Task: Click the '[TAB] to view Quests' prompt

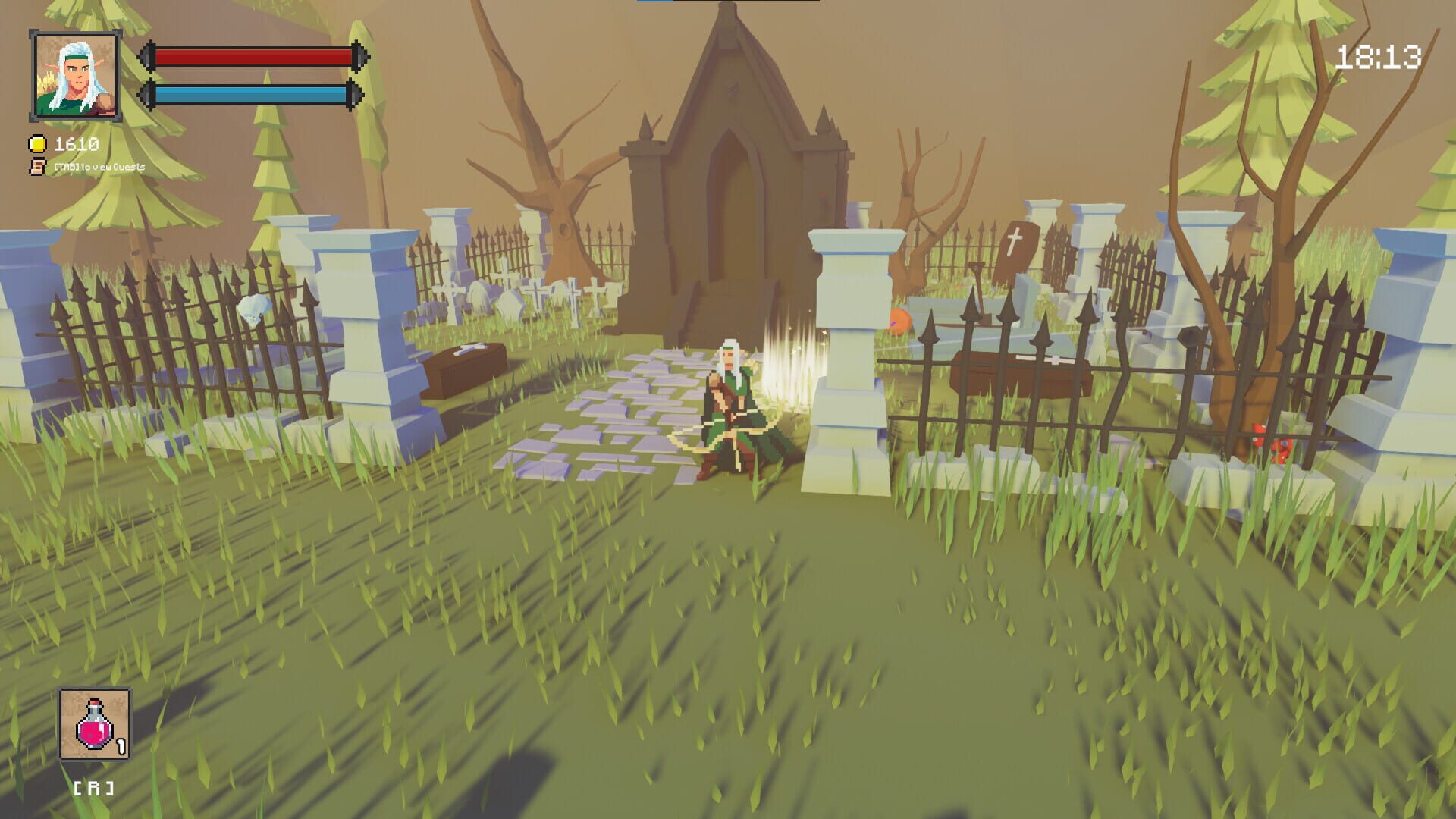Action: (x=99, y=168)
